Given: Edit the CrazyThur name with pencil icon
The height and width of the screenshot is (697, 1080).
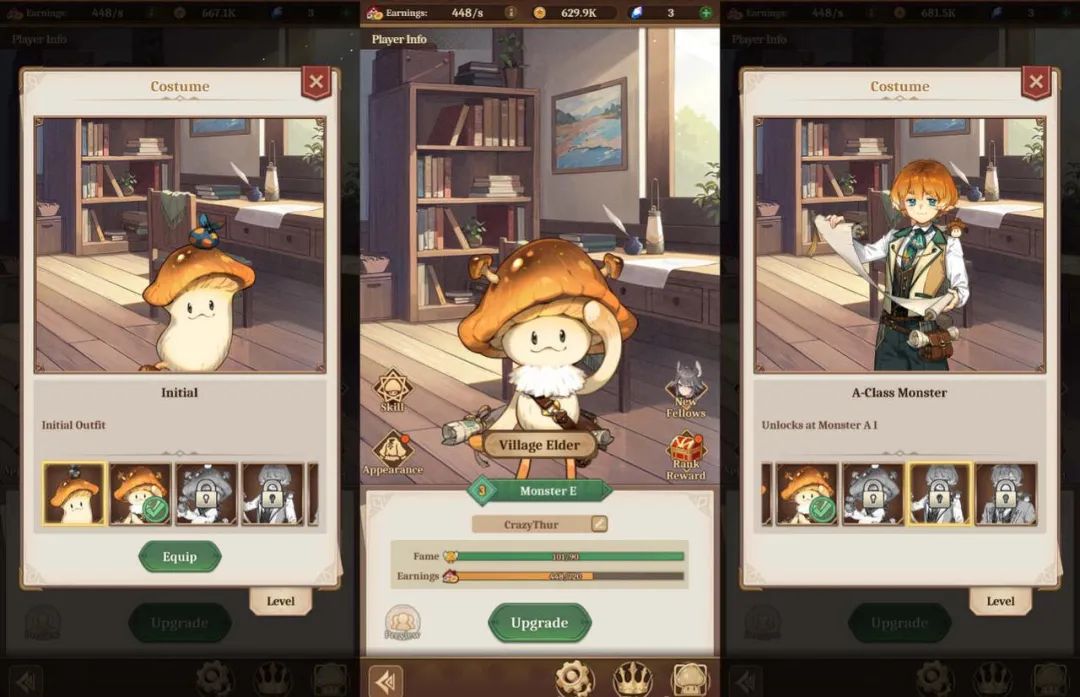Looking at the screenshot, I should pyautogui.click(x=599, y=523).
